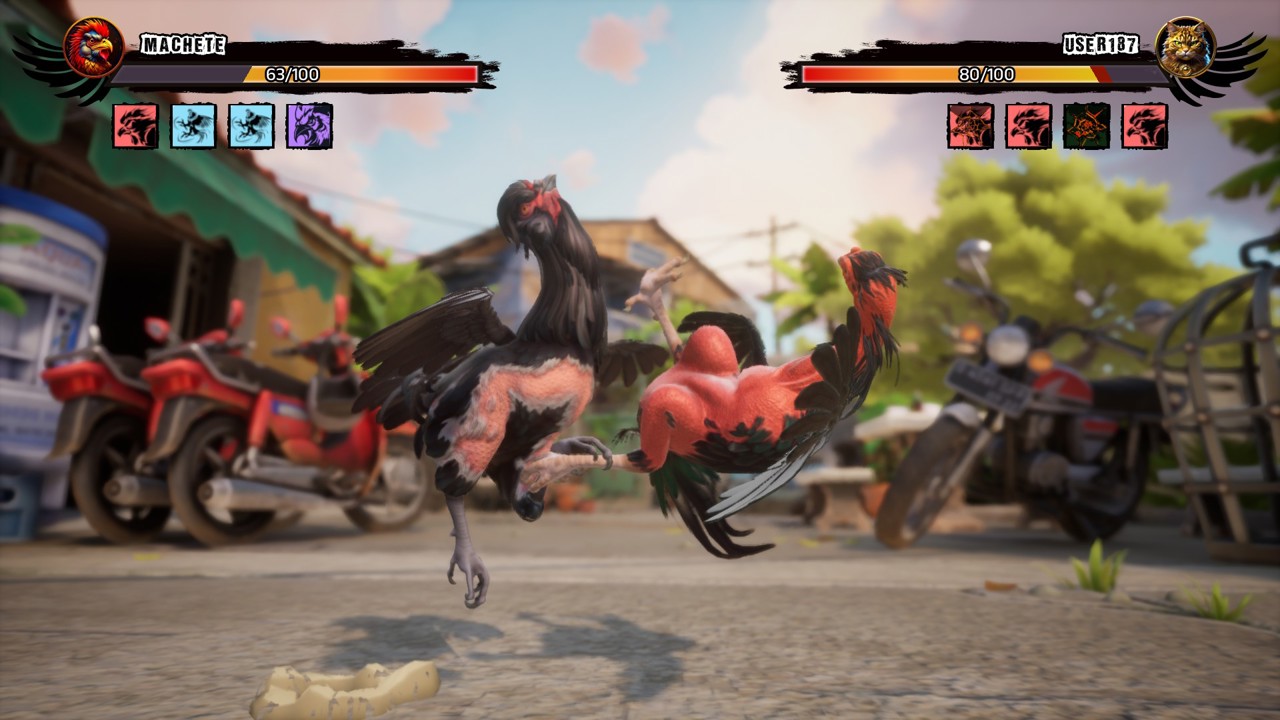Select Machete's red rooster head skill icon
Screen dimensions: 1280x720
coord(135,126)
